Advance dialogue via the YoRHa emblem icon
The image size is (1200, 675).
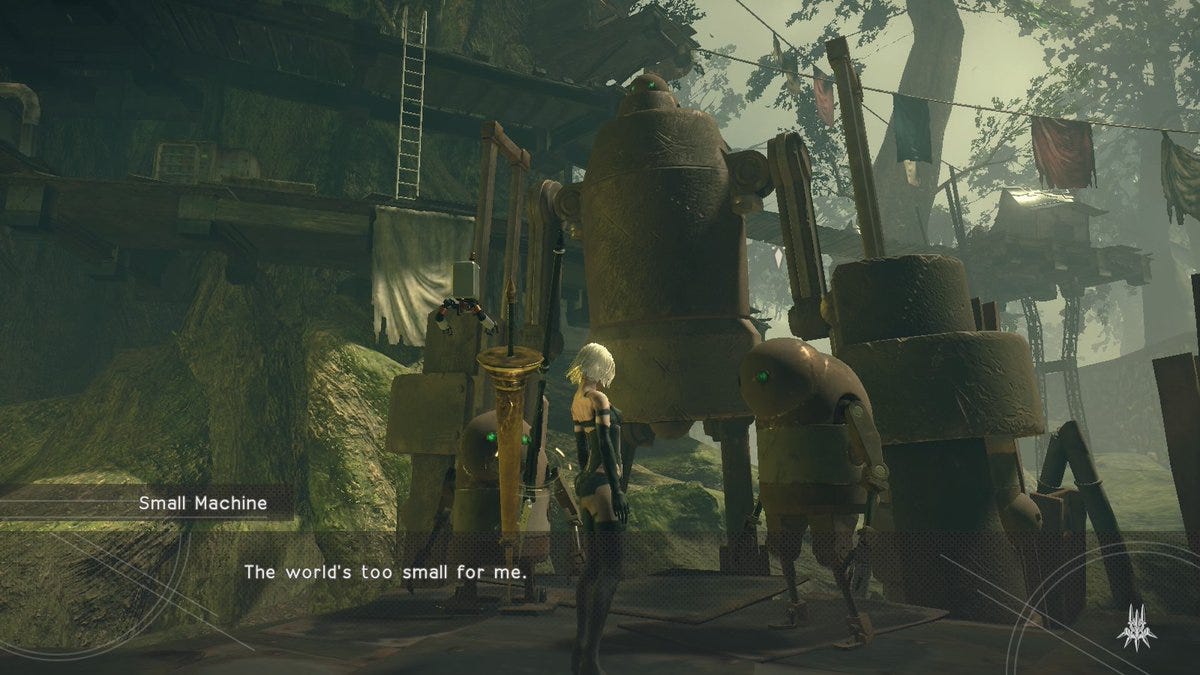(1136, 624)
